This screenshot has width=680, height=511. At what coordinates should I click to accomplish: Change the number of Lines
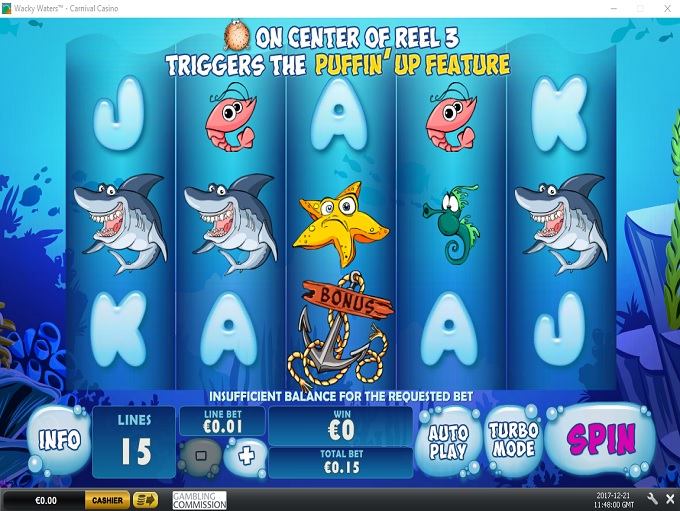point(134,442)
